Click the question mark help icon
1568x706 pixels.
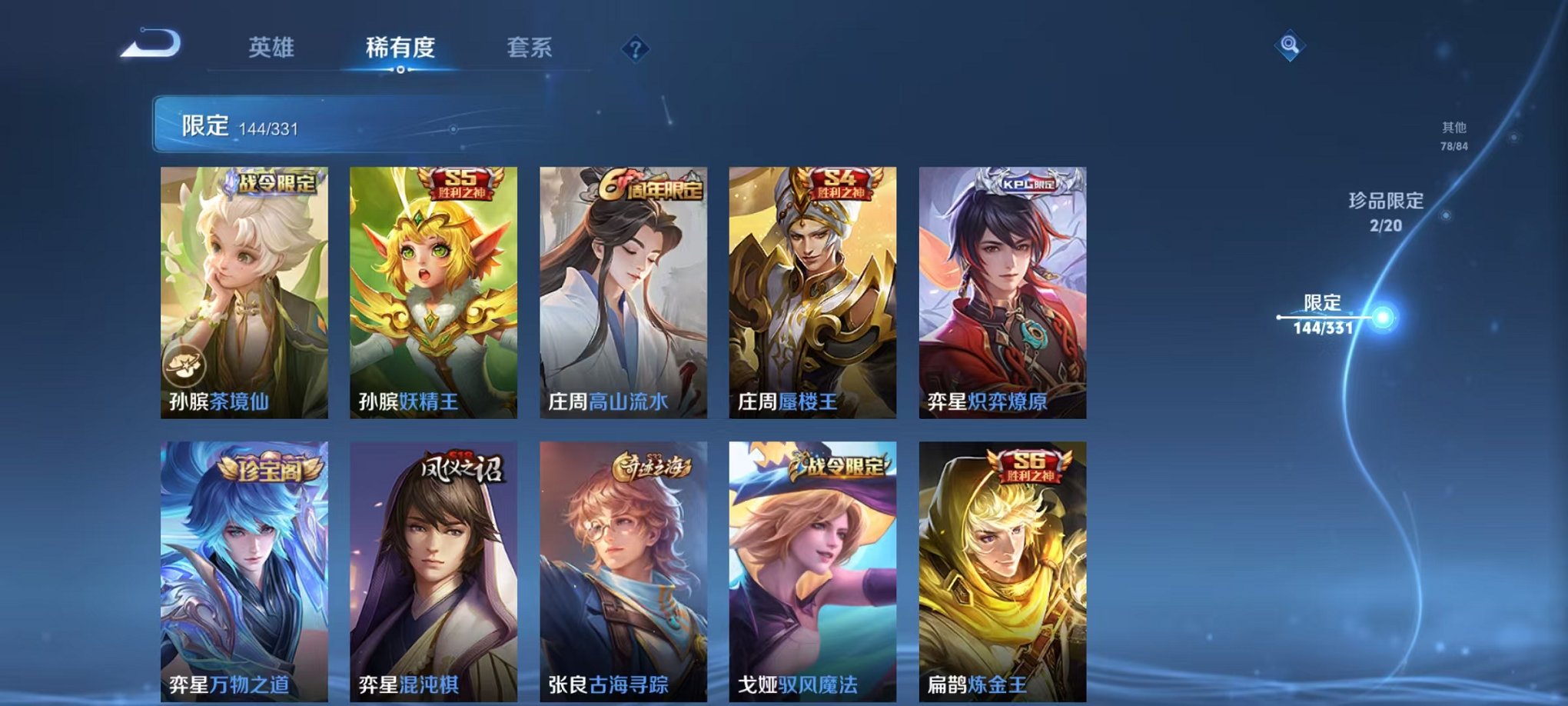[634, 48]
